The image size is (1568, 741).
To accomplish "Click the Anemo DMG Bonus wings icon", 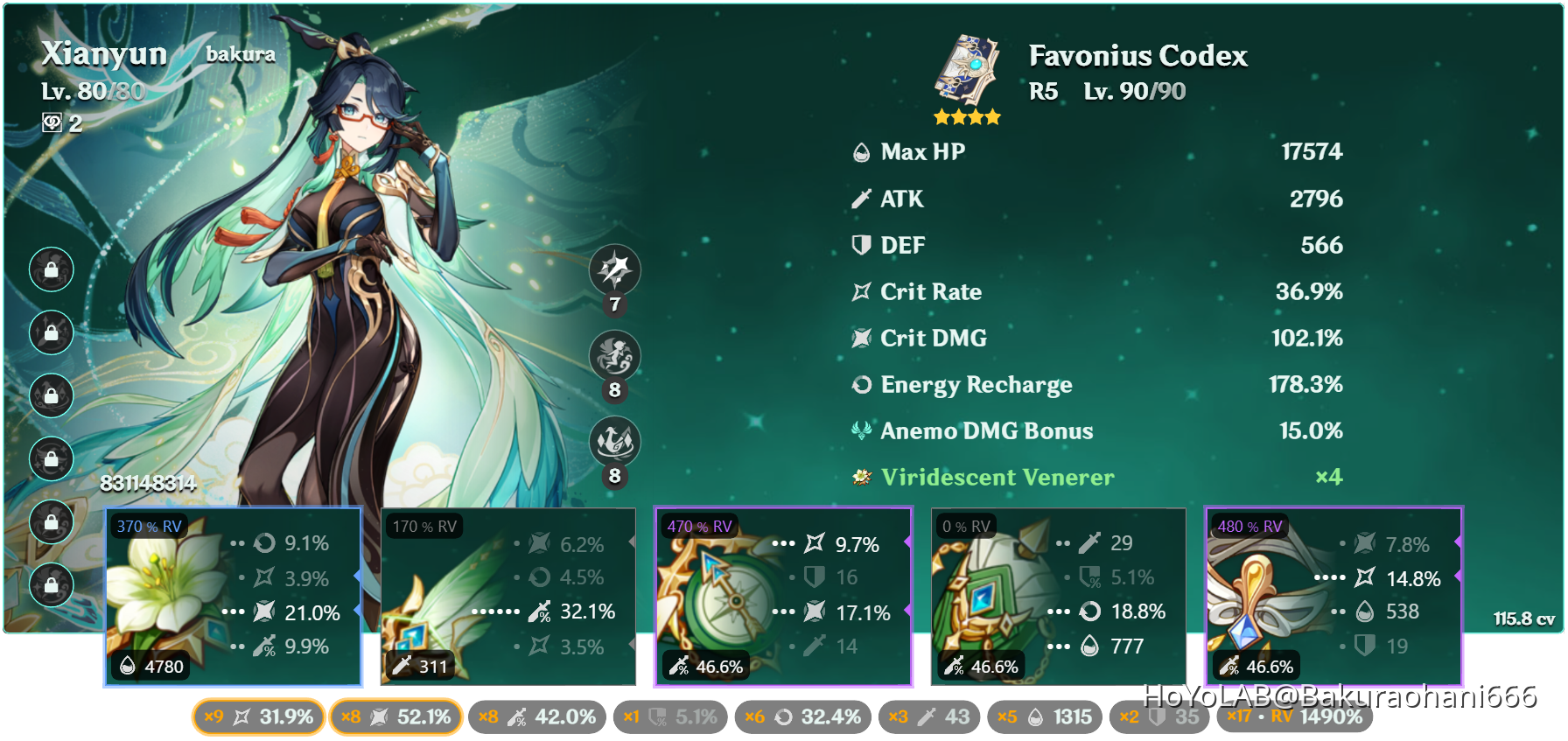I will (x=860, y=430).
